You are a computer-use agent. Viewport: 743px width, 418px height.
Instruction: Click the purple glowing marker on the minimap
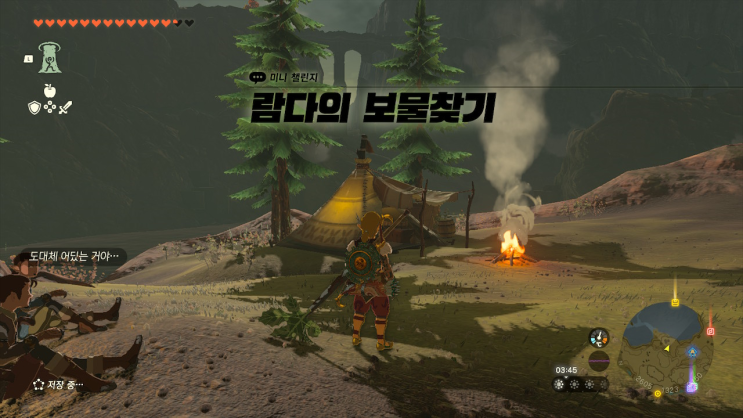coord(691,385)
